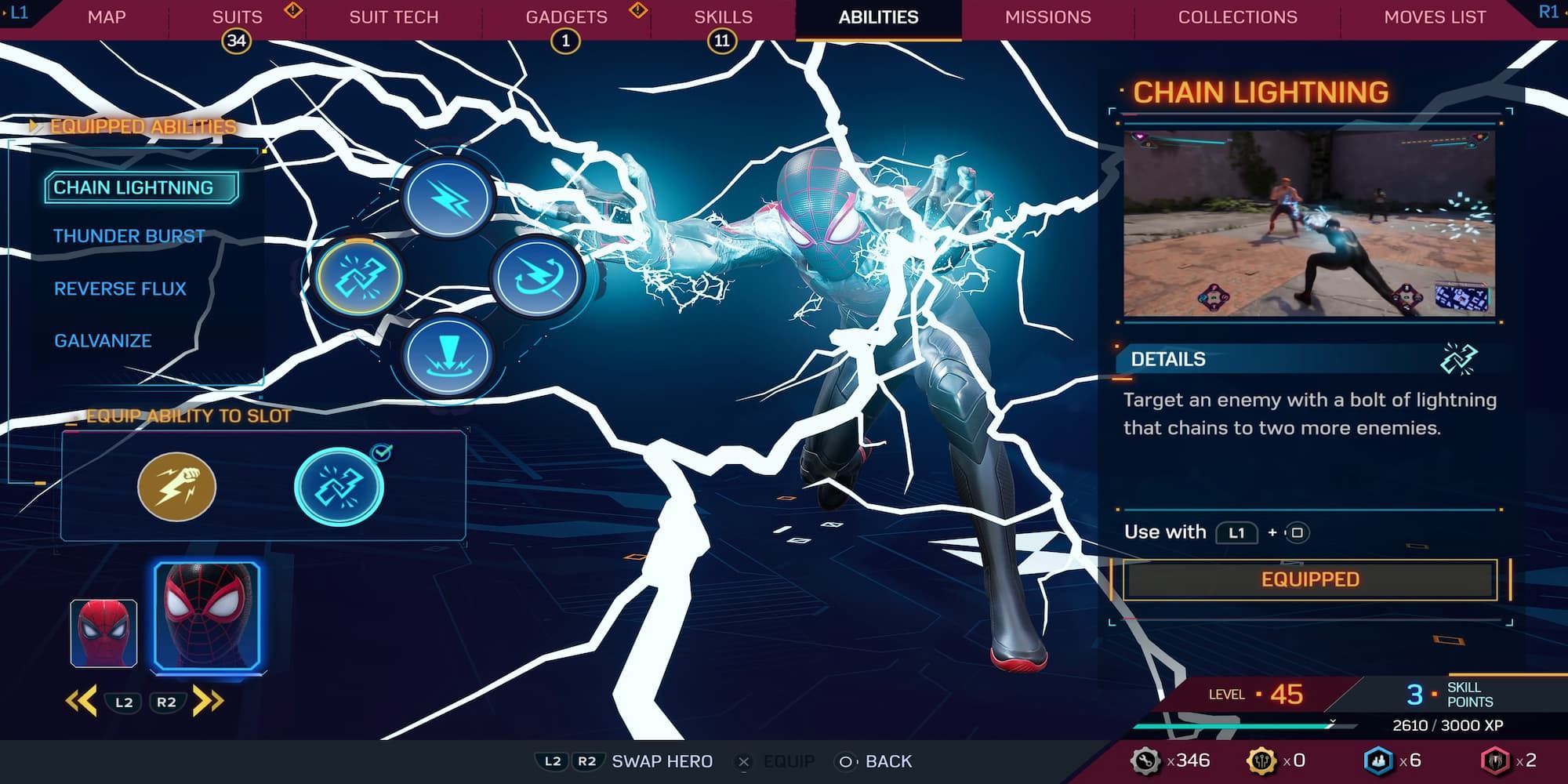
Task: Expand the Equipped Abilities section arrow
Action: (33, 124)
